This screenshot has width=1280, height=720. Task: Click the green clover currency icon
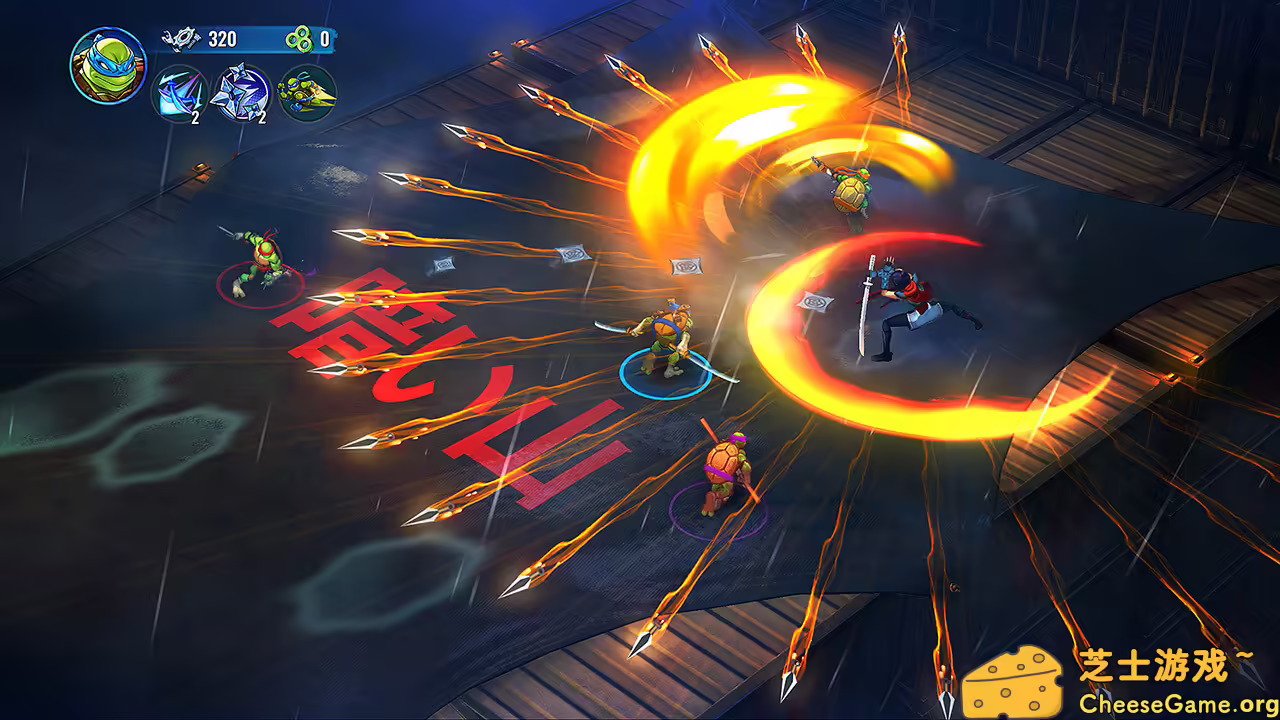click(x=300, y=40)
